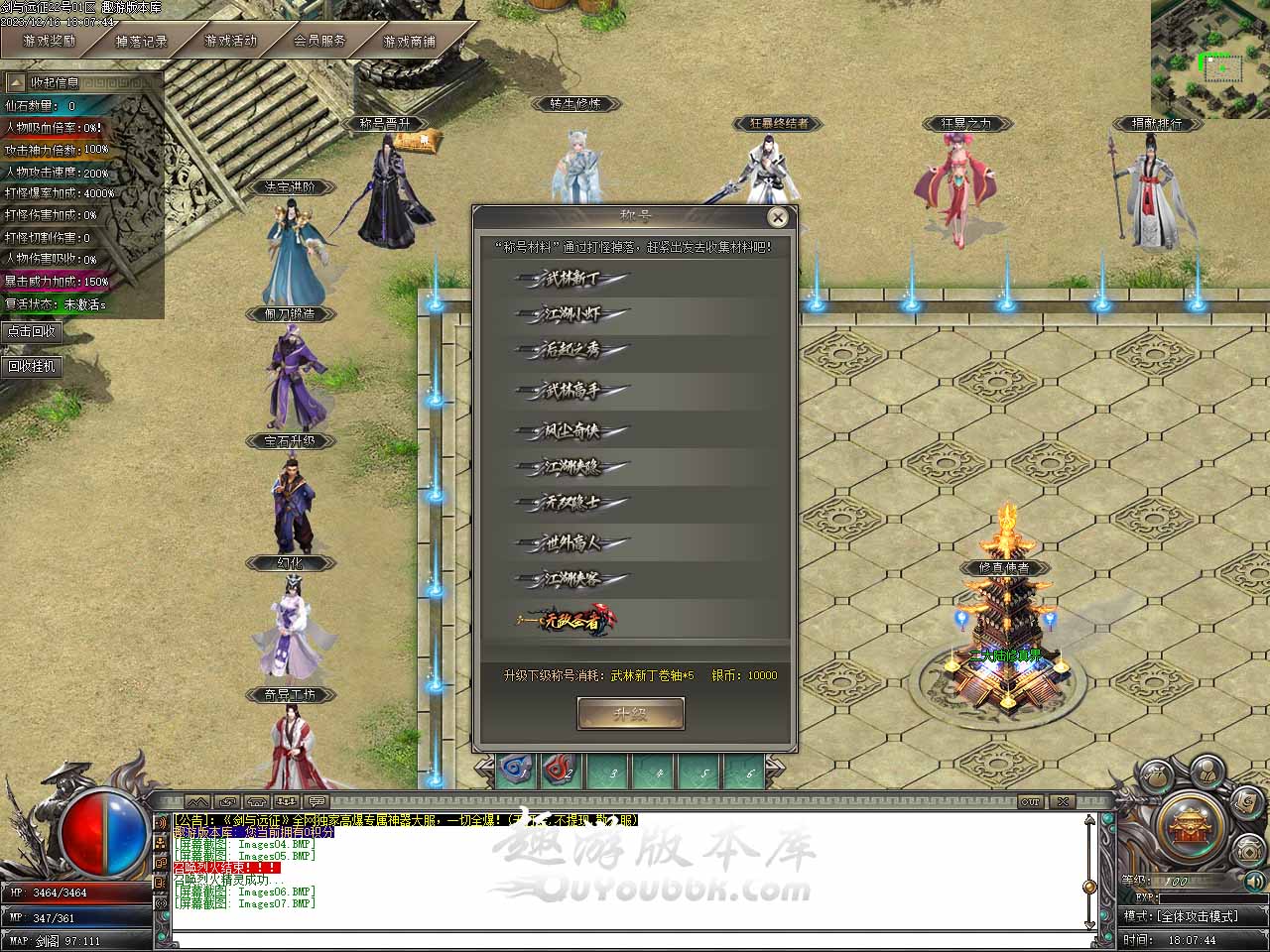This screenshot has height=952, width=1270.
Task: Collapse the 收起信息 stats panel
Action: click(56, 82)
